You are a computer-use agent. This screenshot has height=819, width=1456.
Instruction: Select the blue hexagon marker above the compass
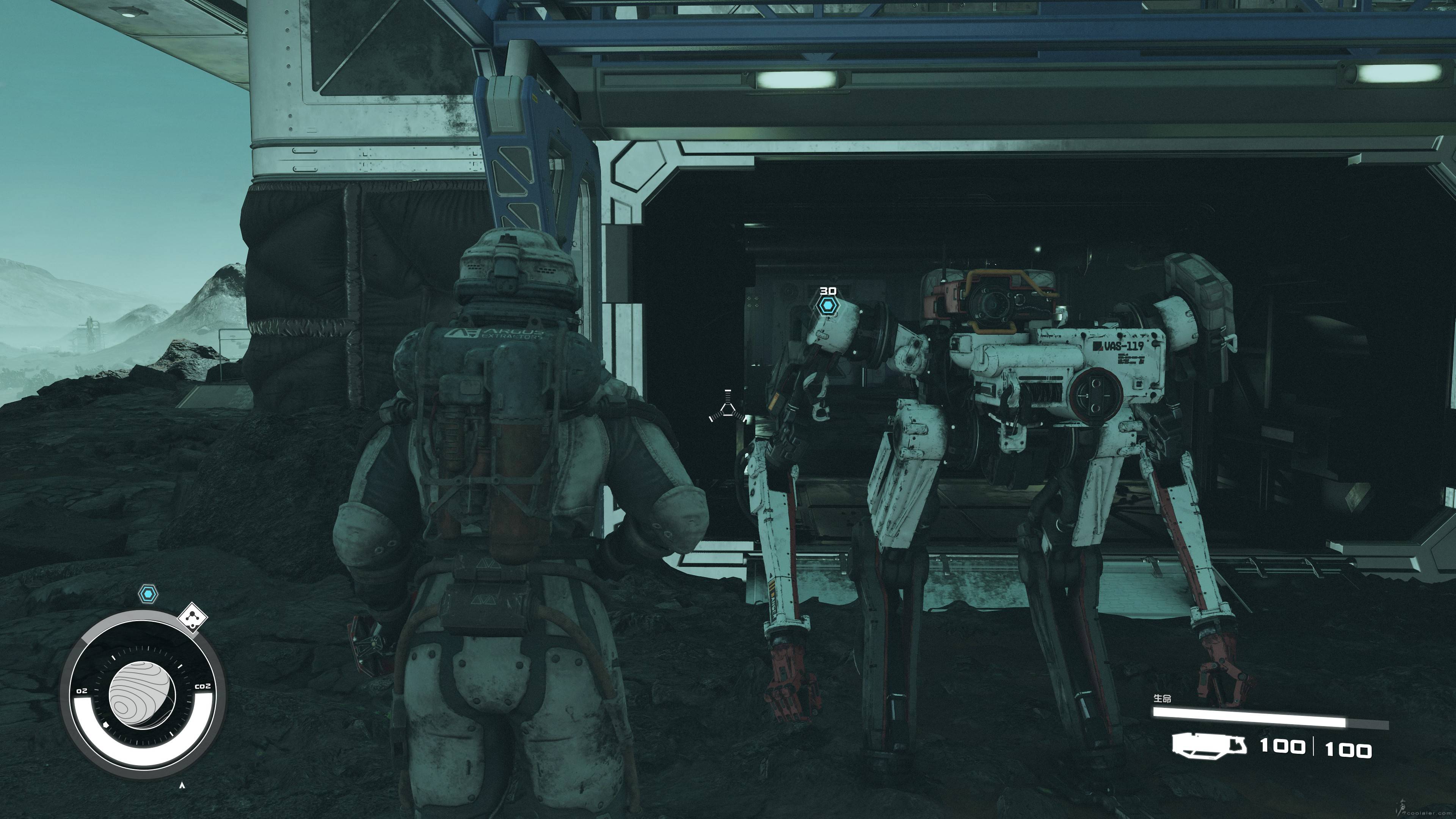coord(148,594)
